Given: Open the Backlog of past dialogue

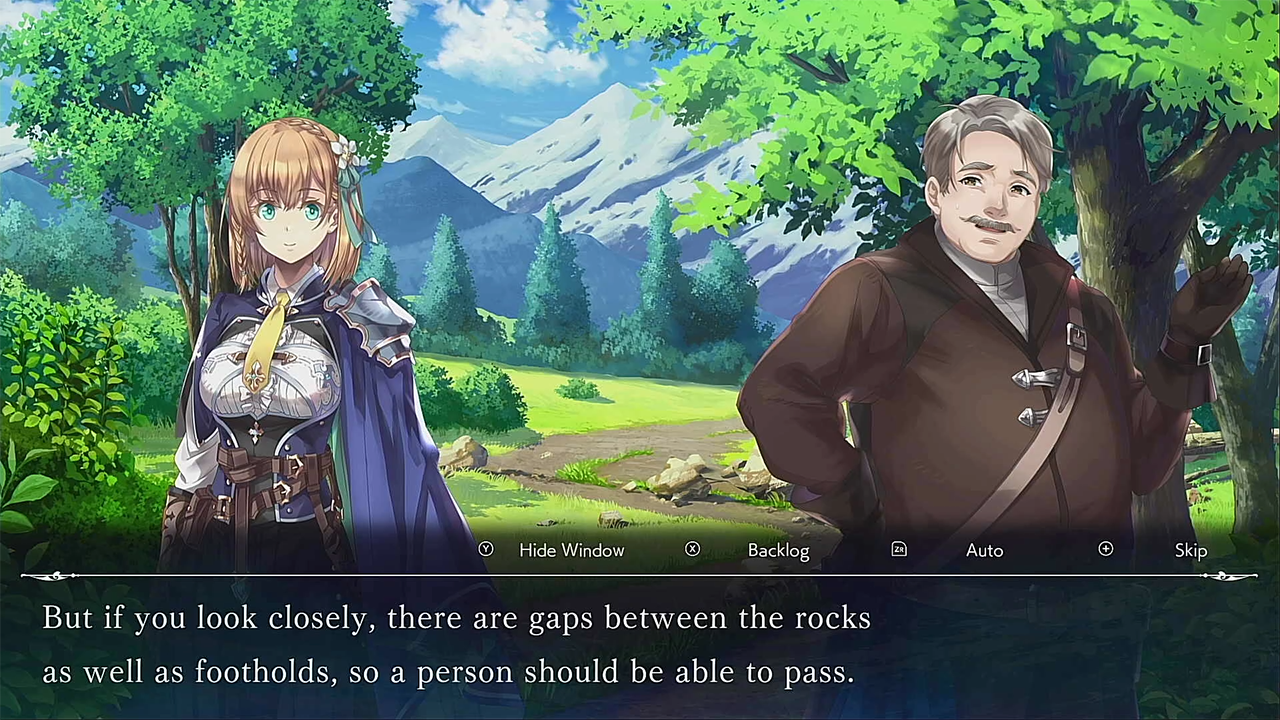Looking at the screenshot, I should (778, 550).
